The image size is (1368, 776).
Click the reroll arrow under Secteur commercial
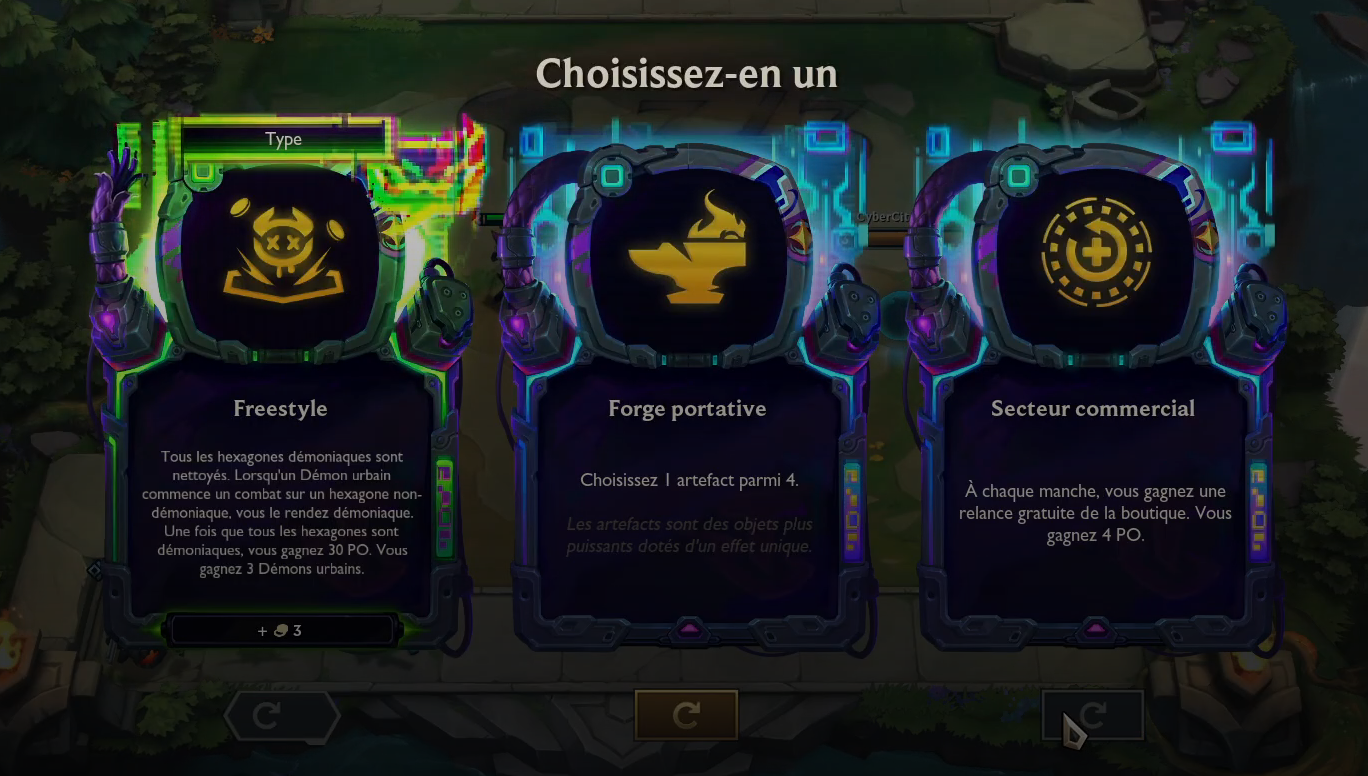pyautogui.click(x=1092, y=712)
